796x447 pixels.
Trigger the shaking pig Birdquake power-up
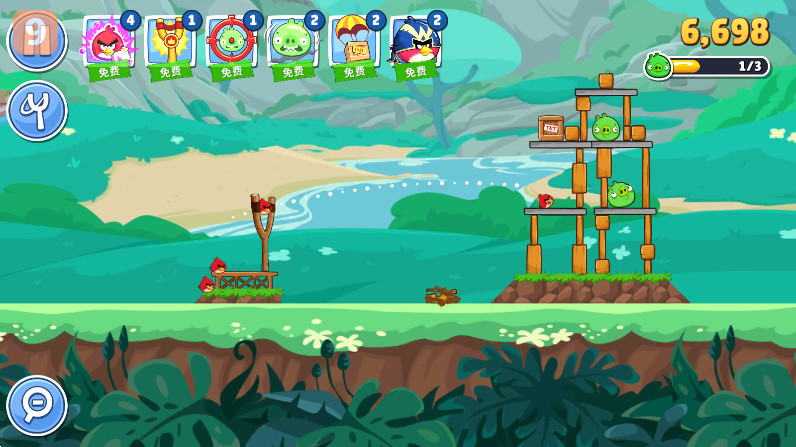pos(292,43)
